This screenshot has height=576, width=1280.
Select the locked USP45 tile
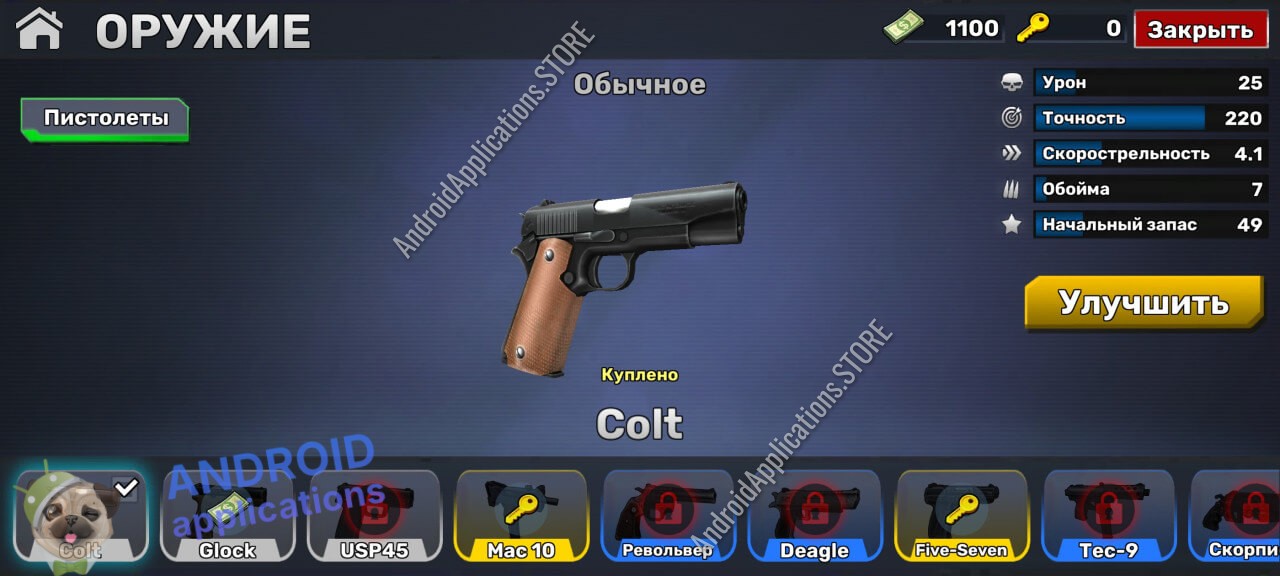point(375,515)
